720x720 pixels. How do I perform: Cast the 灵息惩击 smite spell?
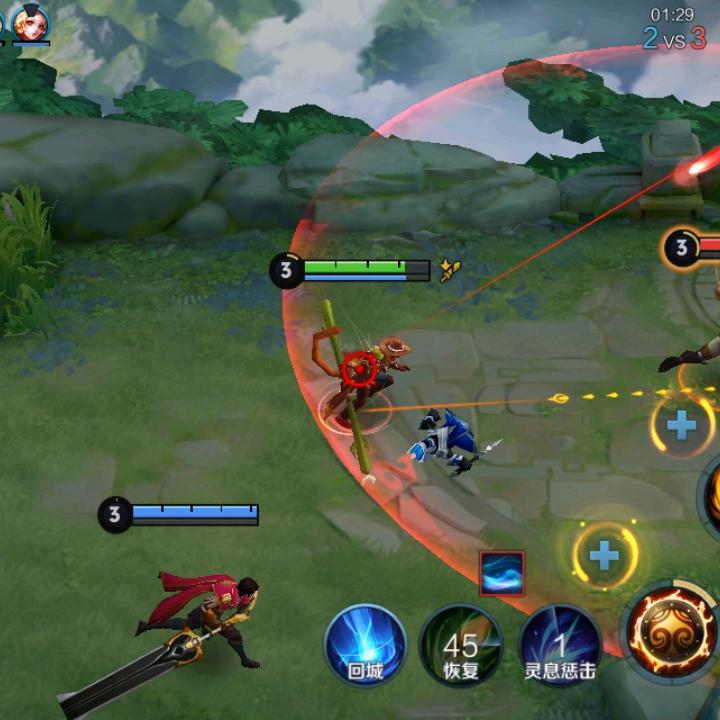coord(560,644)
